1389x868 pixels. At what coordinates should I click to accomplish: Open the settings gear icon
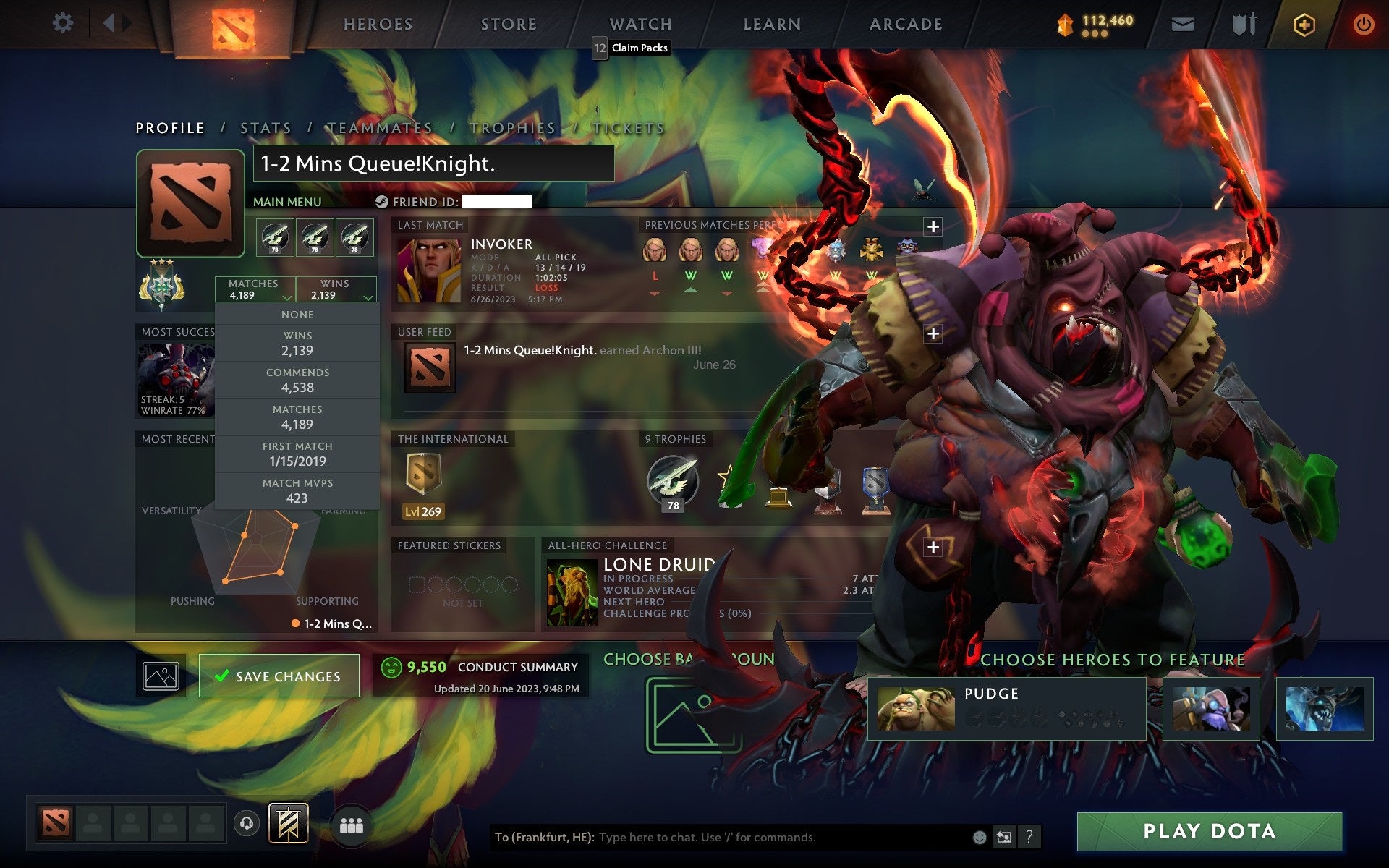[64, 23]
